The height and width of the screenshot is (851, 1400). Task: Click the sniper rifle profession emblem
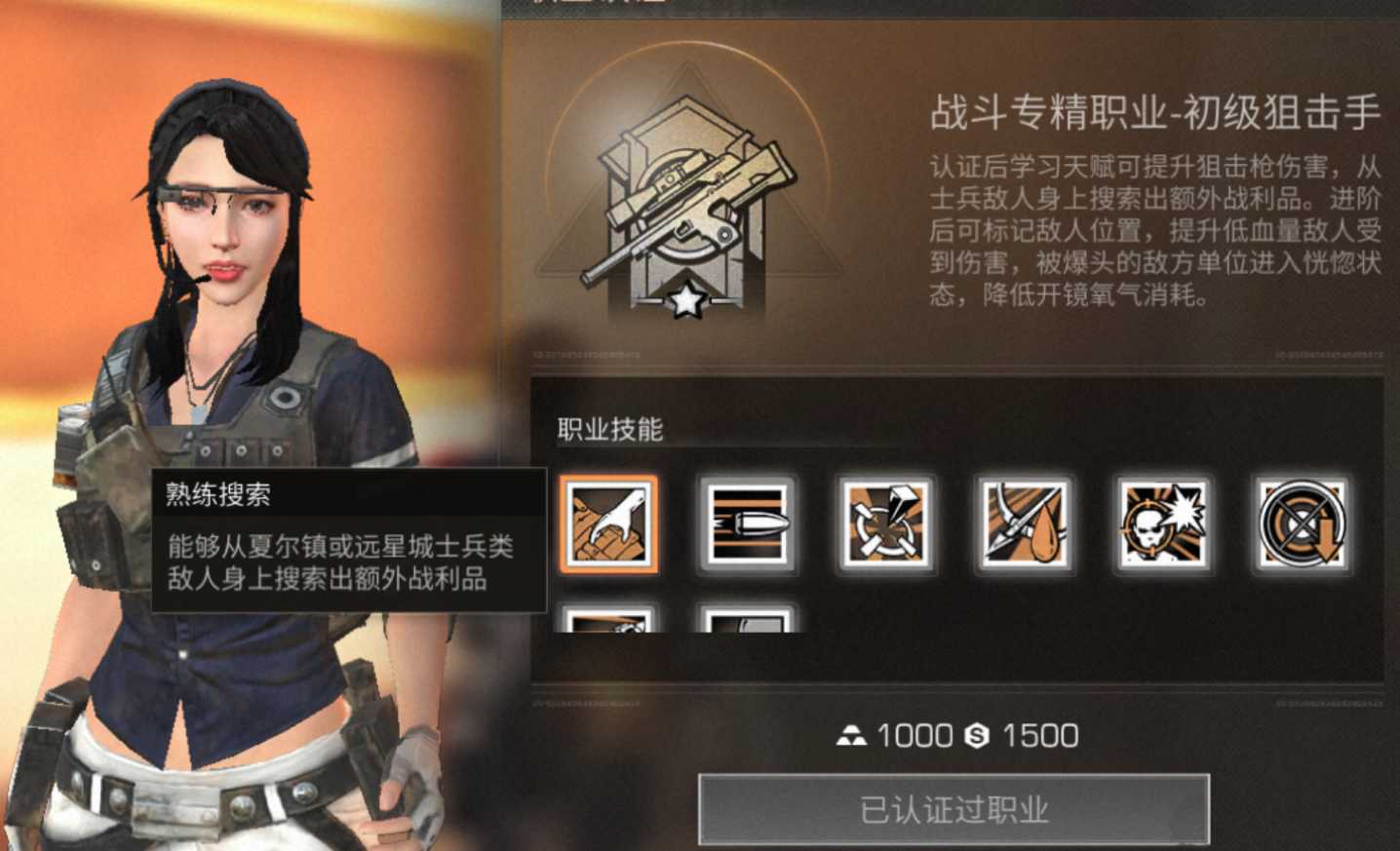[692, 195]
